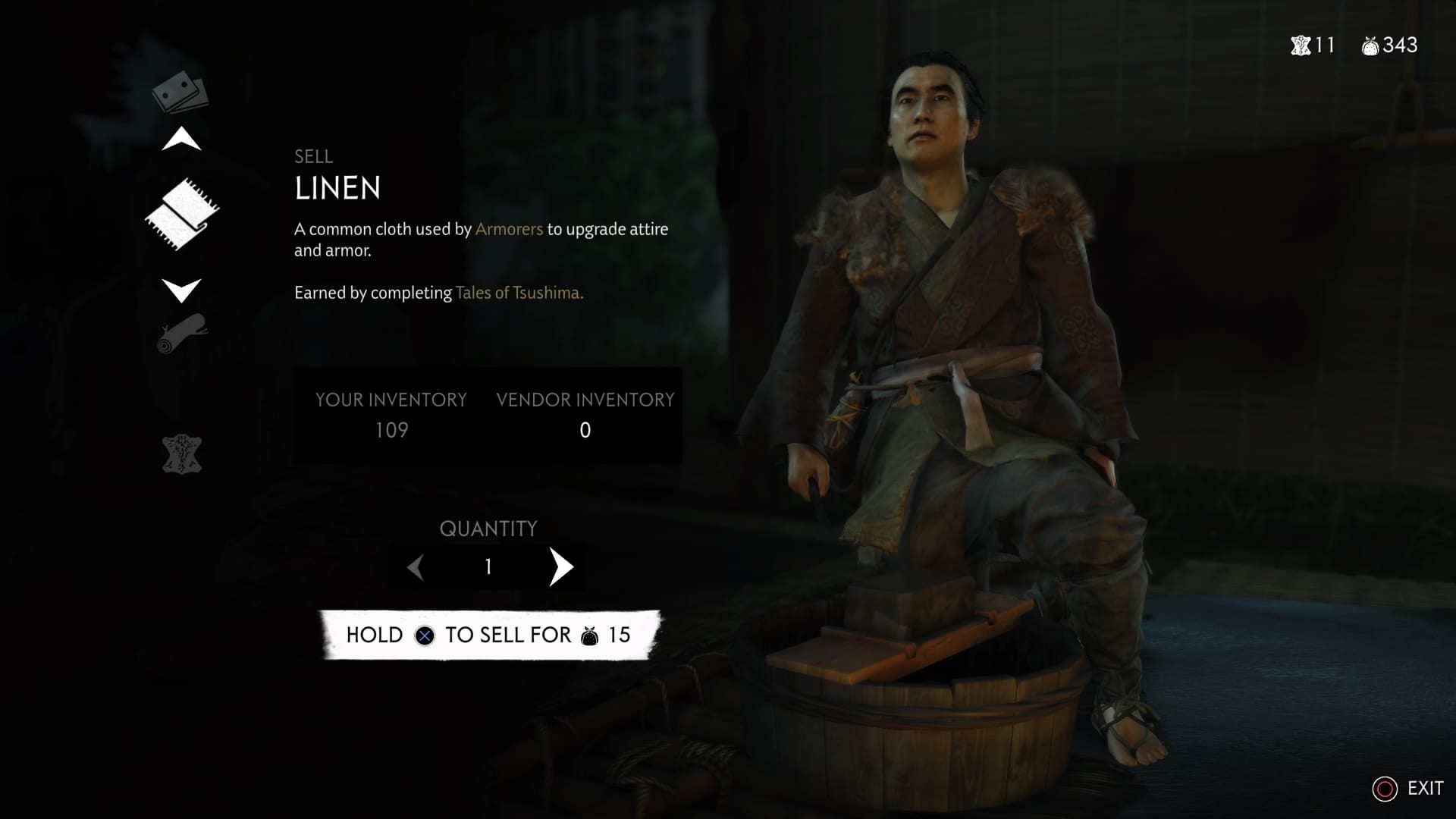1456x819 pixels.
Task: Move down the item list arrow
Action: pyautogui.click(x=182, y=290)
